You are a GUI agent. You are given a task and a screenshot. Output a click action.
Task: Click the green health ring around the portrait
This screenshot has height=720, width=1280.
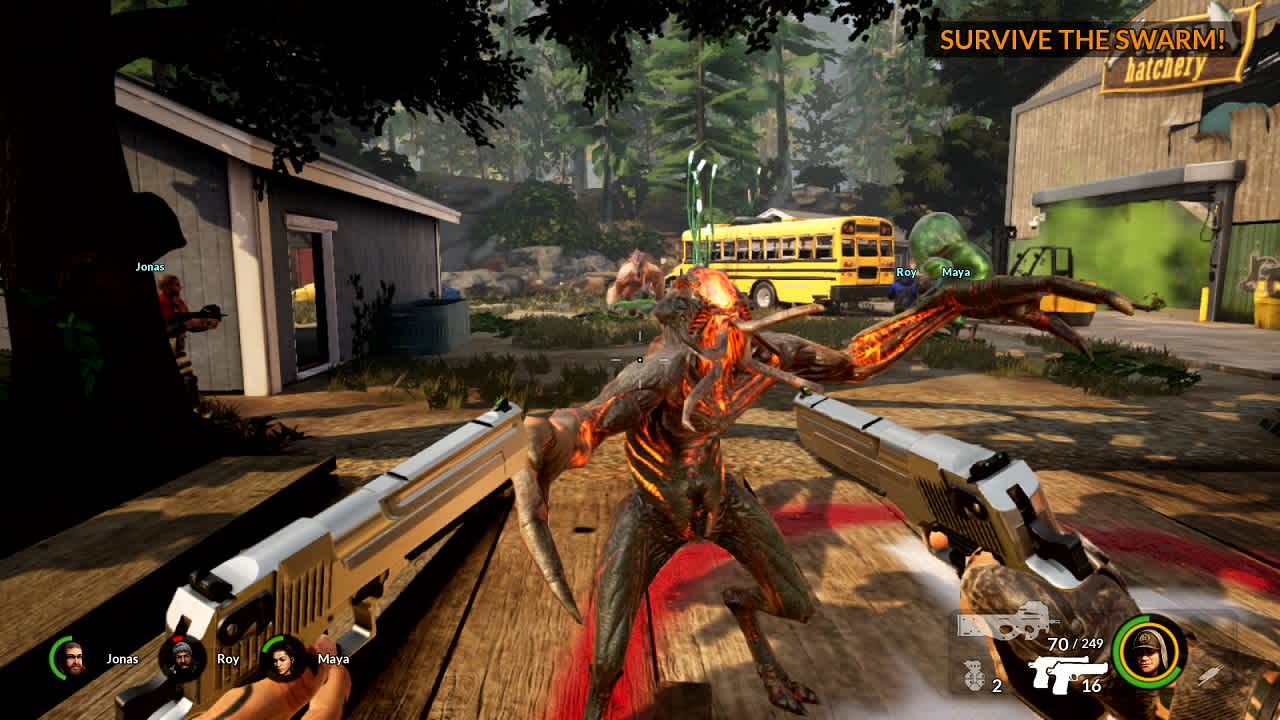point(1119,652)
